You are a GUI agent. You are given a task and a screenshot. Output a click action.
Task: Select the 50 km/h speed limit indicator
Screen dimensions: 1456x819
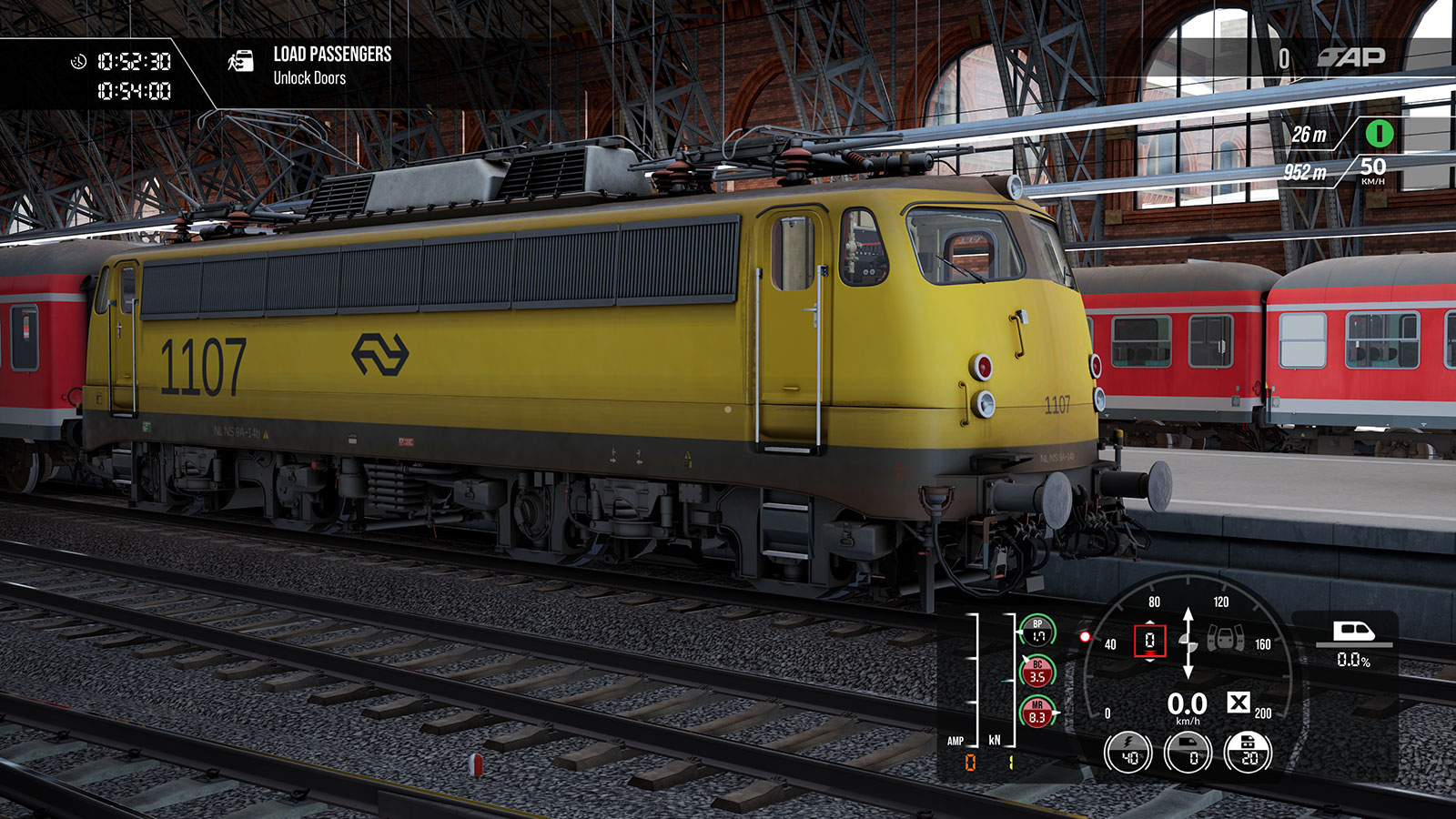tap(1372, 169)
